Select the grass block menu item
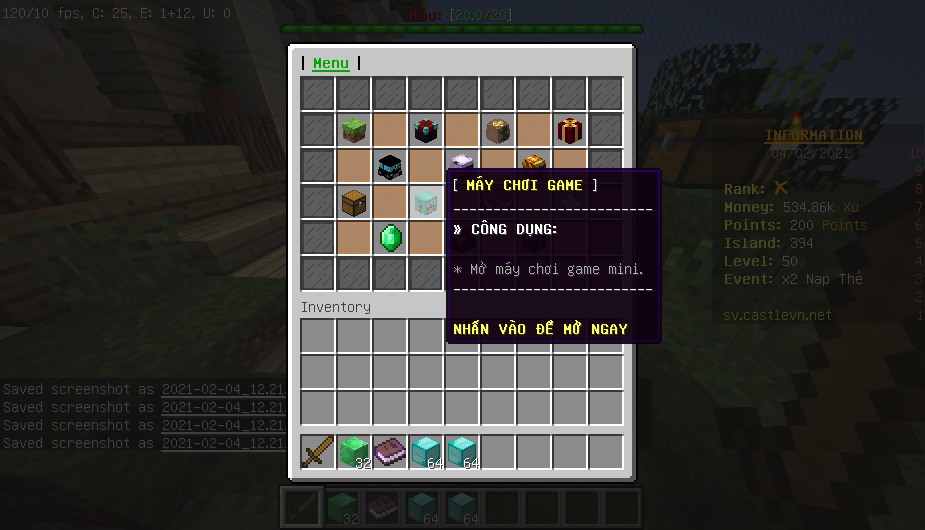925x530 pixels. tap(354, 130)
